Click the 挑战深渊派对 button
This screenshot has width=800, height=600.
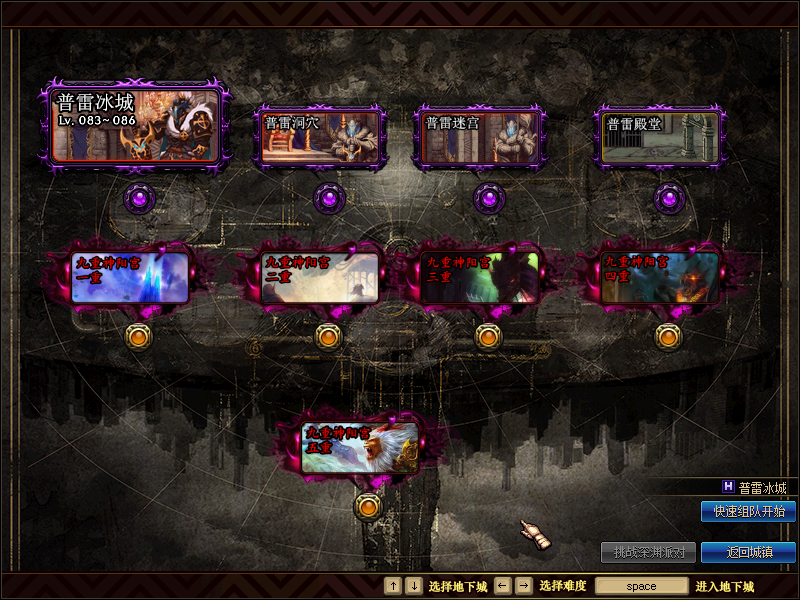(648, 552)
